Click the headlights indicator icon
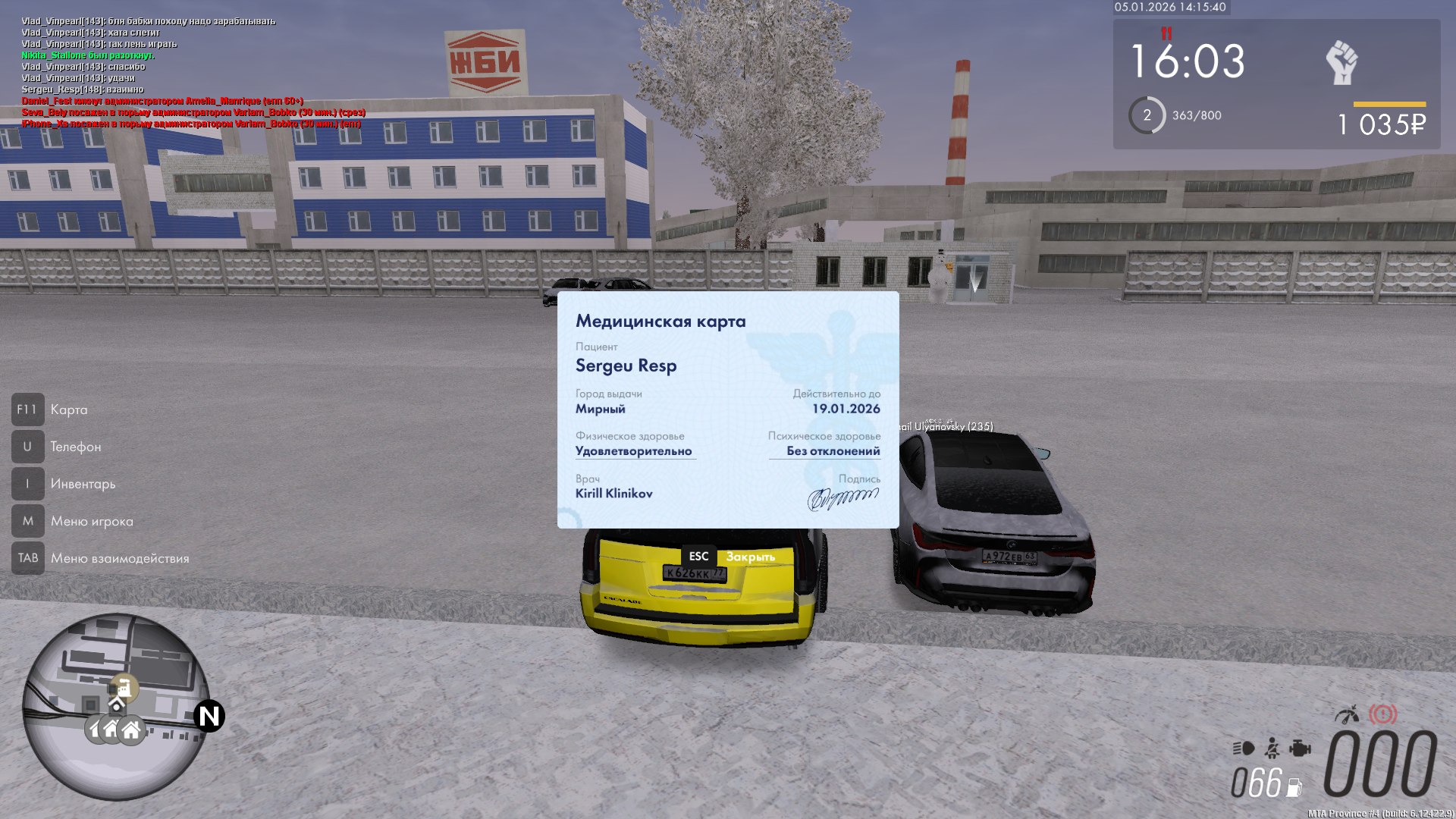1456x819 pixels. pyautogui.click(x=1244, y=748)
